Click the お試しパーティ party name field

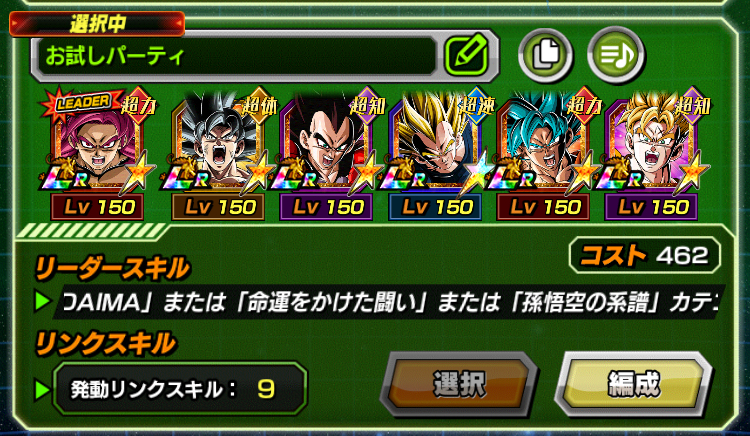[236, 55]
